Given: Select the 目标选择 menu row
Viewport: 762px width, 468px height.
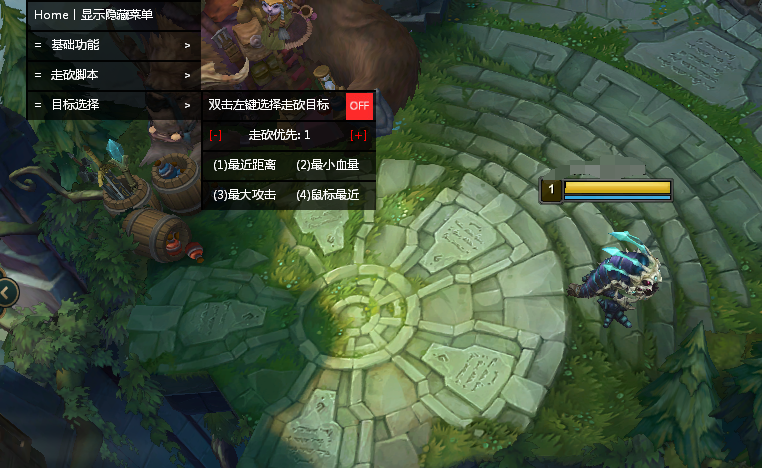Looking at the screenshot, I should [x=112, y=105].
